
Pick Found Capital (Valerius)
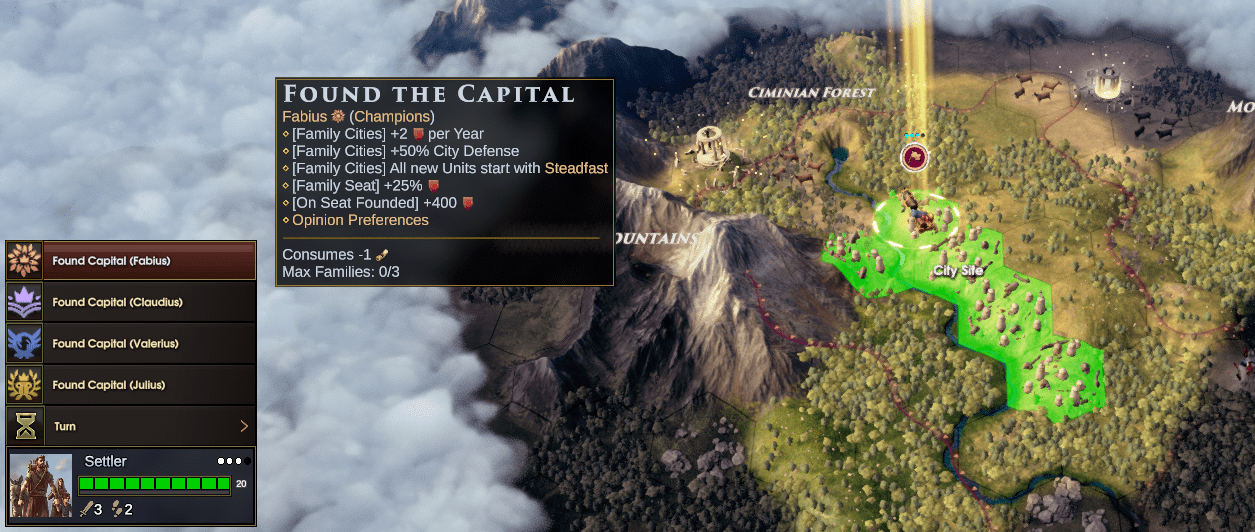[131, 343]
